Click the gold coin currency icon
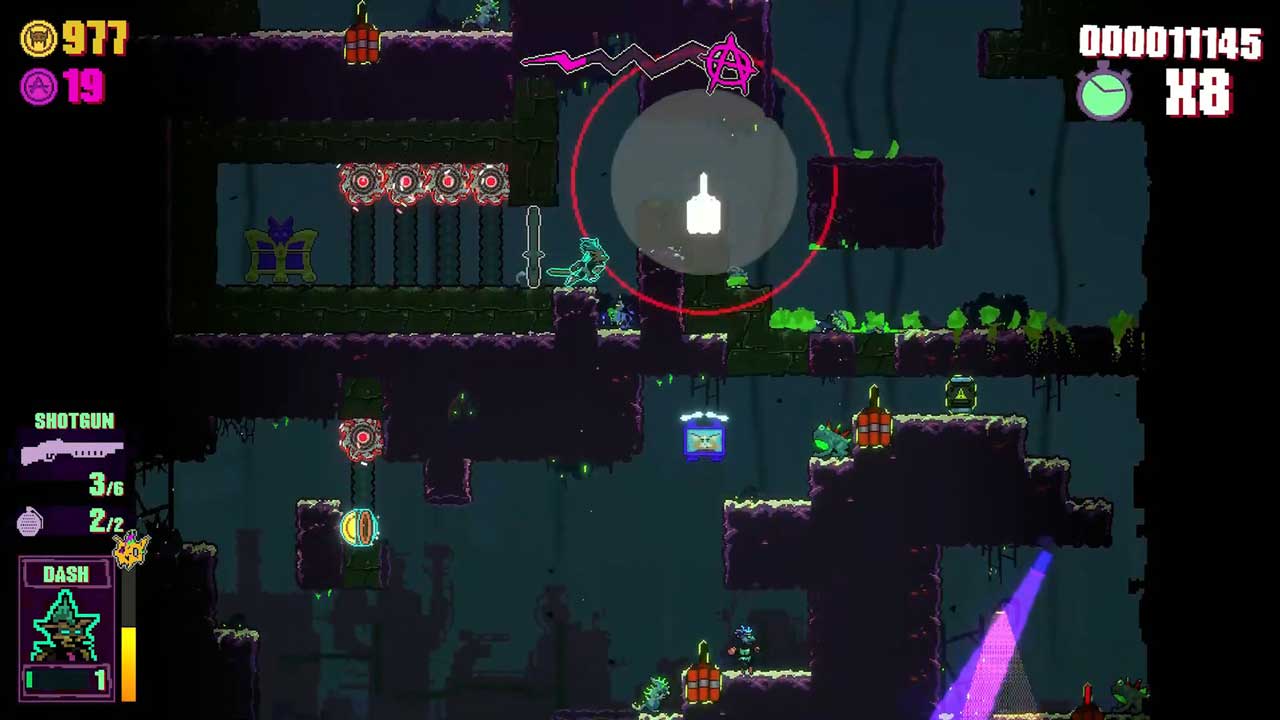Image resolution: width=1280 pixels, height=720 pixels. (39, 39)
